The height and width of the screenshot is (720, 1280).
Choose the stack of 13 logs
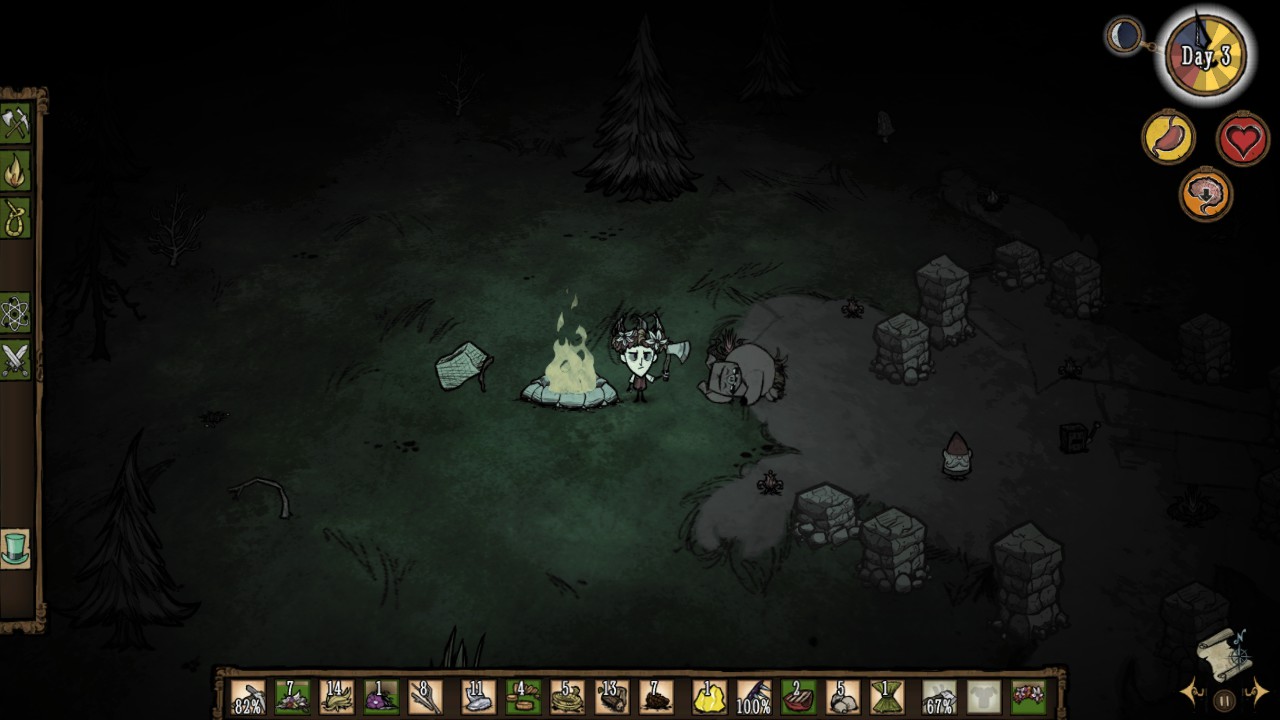coord(611,696)
